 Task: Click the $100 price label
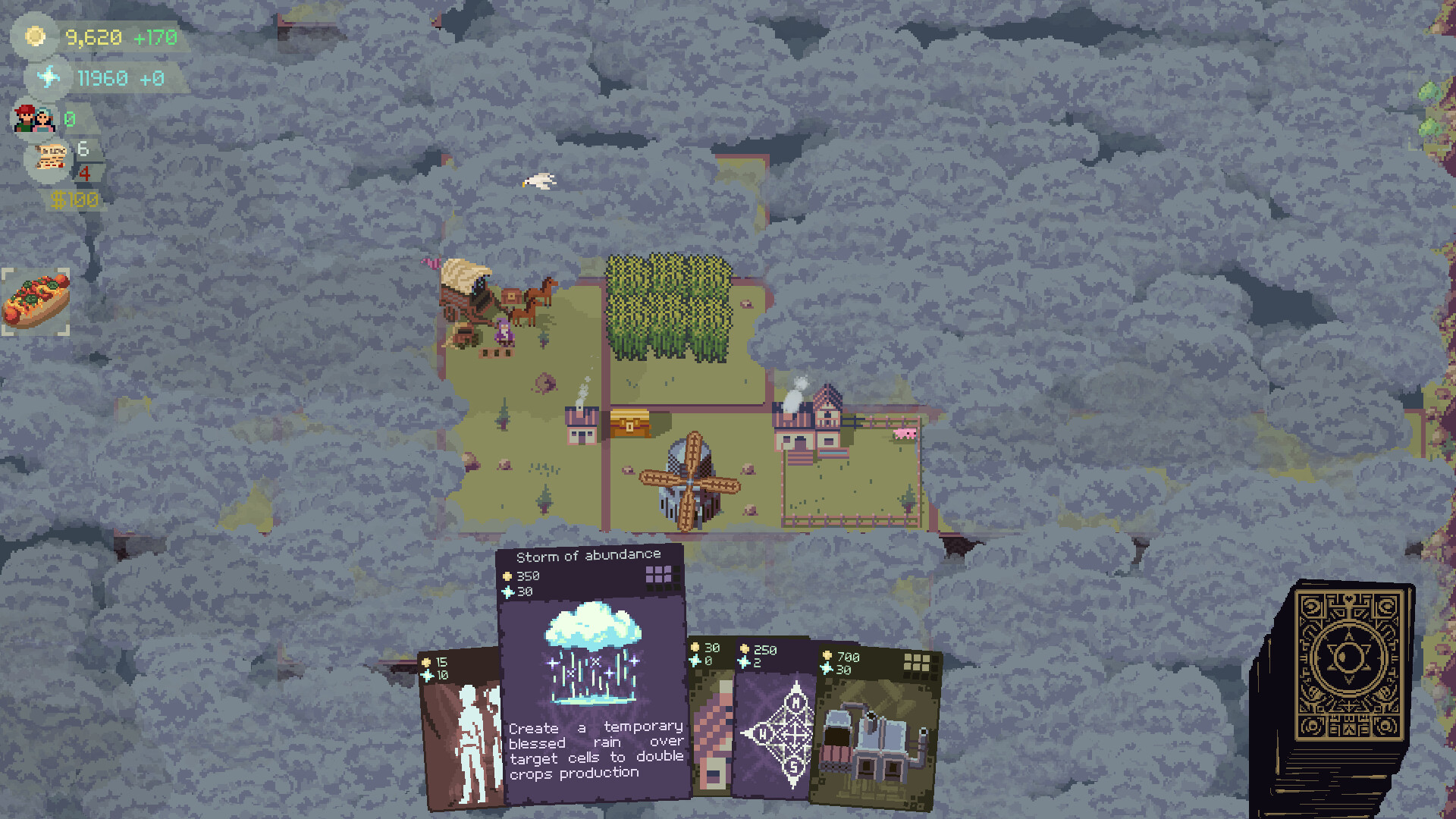[76, 199]
